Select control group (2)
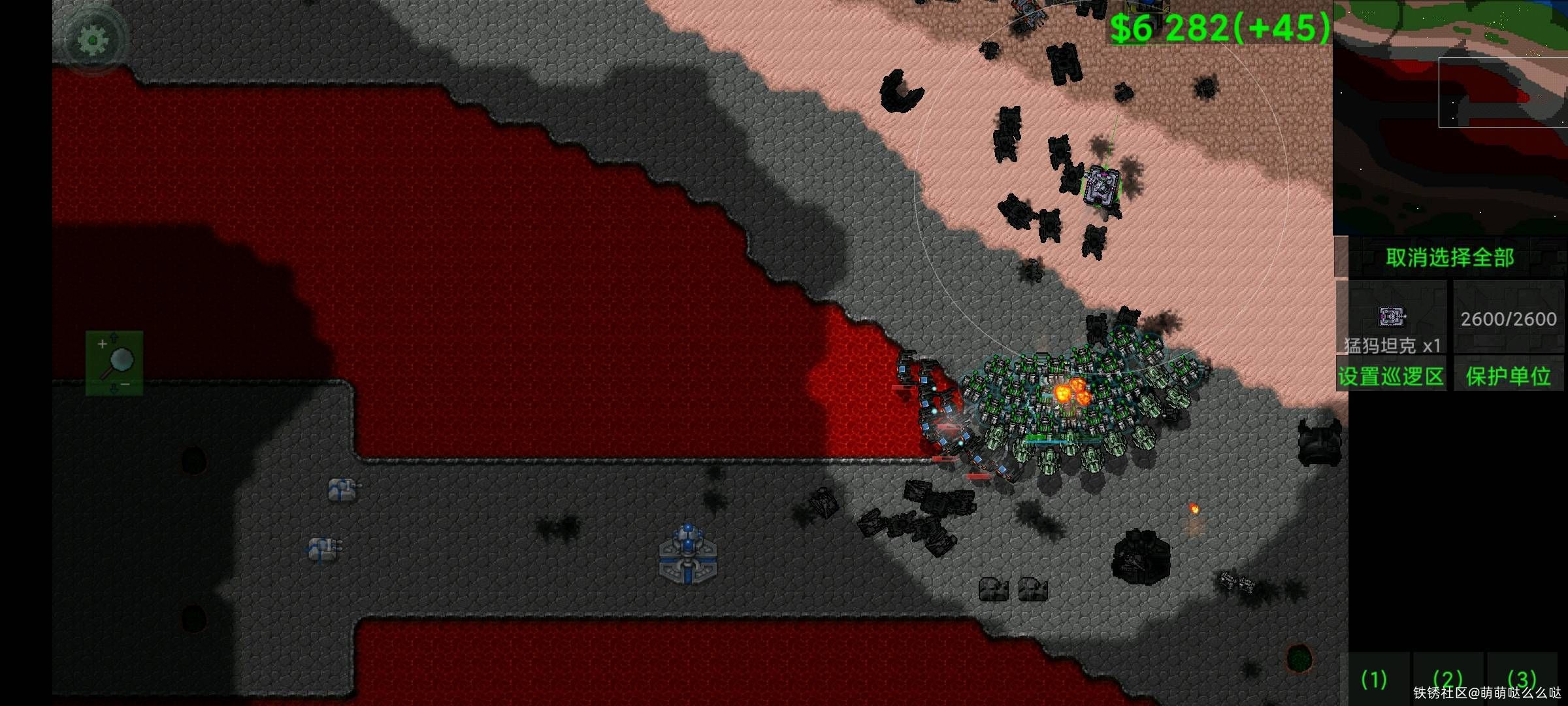Viewport: 1568px width, 706px height. point(1447,680)
